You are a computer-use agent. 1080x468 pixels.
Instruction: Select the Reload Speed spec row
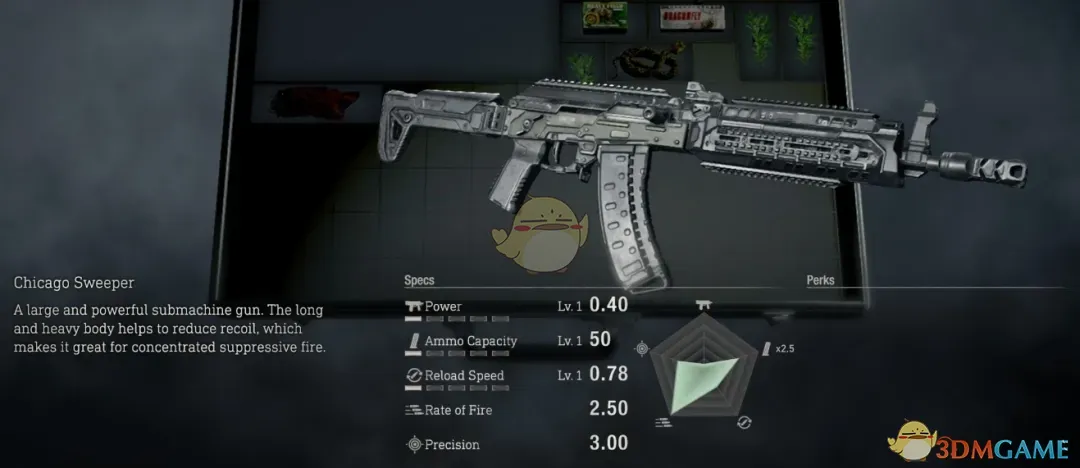(515, 375)
